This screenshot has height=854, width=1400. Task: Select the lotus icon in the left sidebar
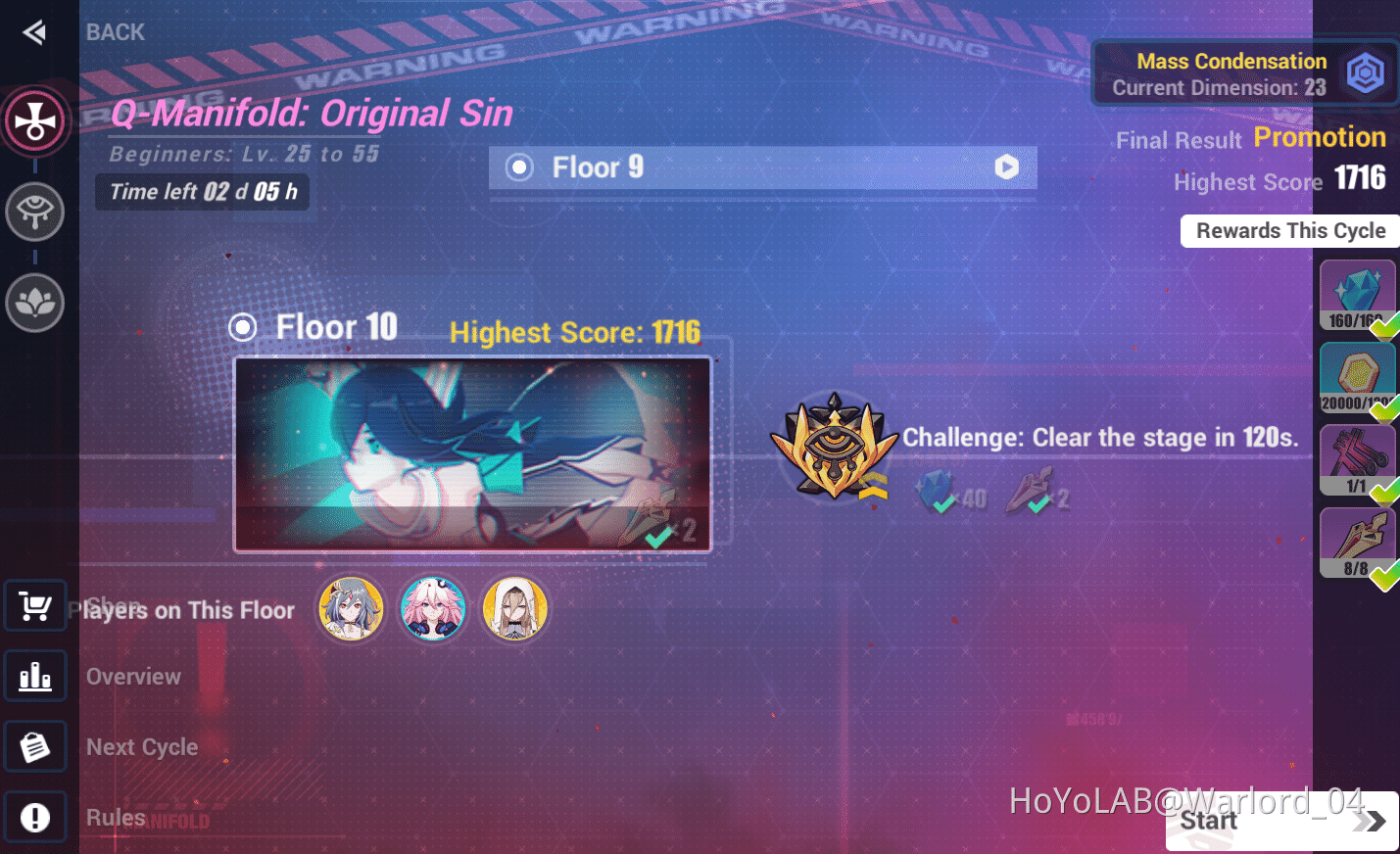[x=35, y=302]
